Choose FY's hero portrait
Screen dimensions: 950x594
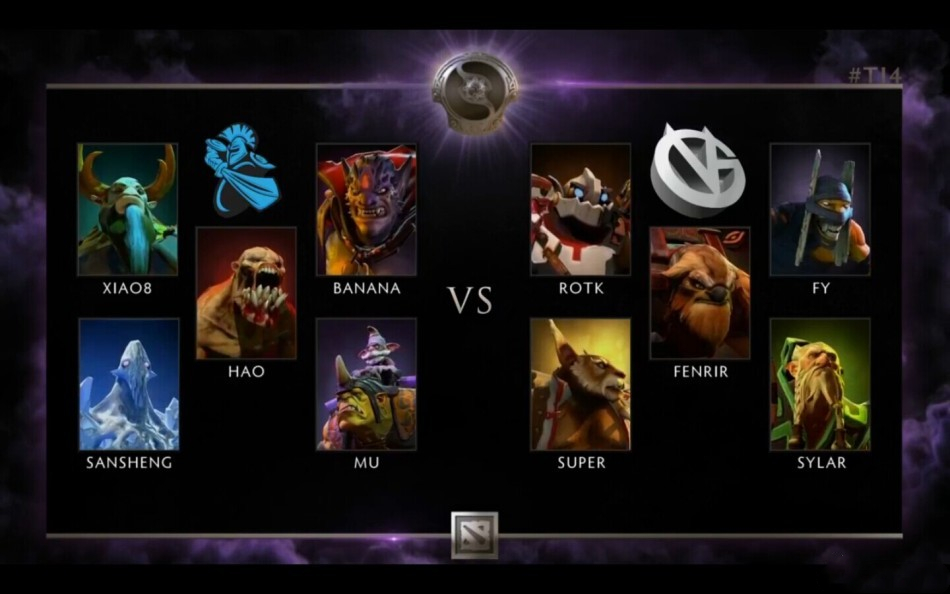coord(820,209)
